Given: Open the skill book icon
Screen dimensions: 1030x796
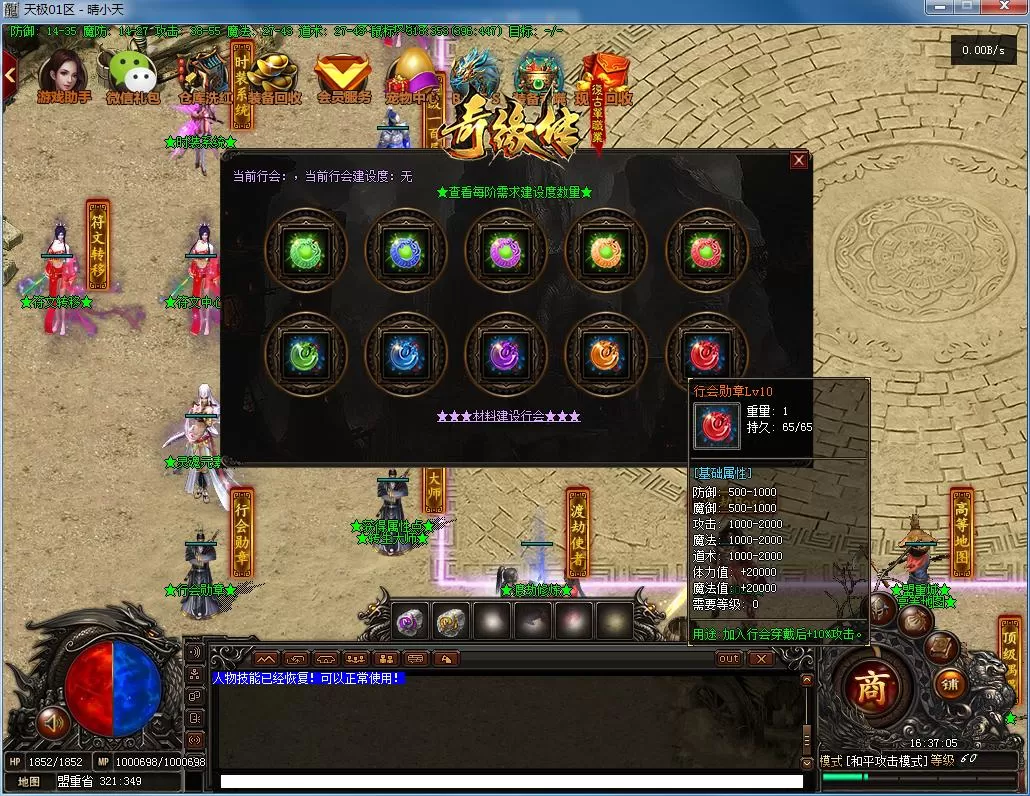Looking at the screenshot, I should click(x=941, y=648).
